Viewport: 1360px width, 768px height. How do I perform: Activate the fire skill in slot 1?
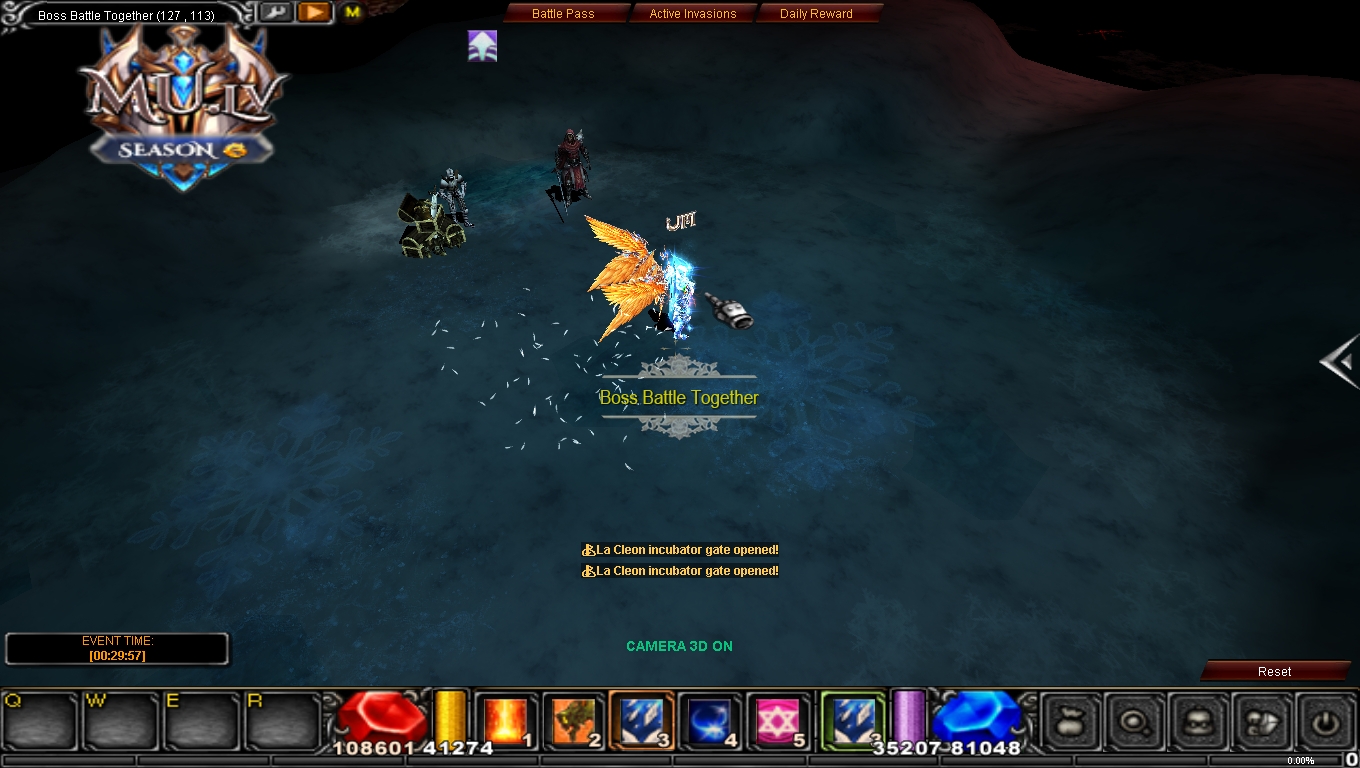[x=505, y=718]
